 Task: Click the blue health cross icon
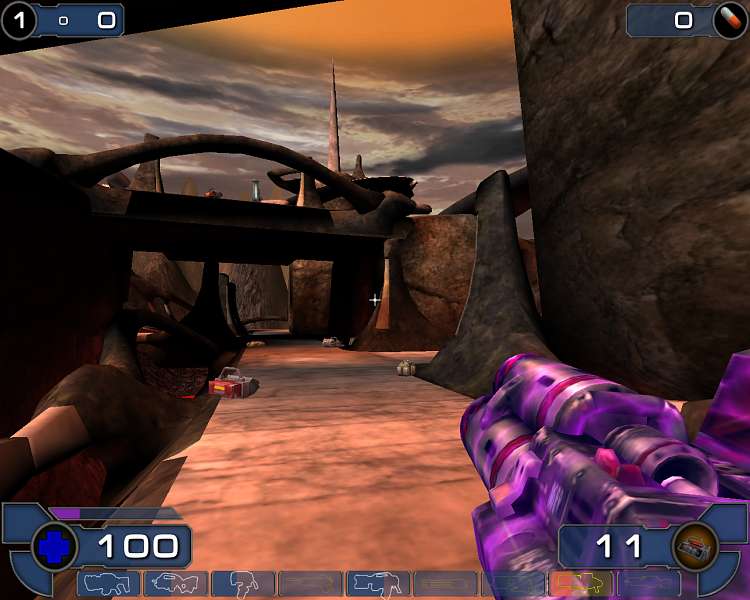point(54,547)
